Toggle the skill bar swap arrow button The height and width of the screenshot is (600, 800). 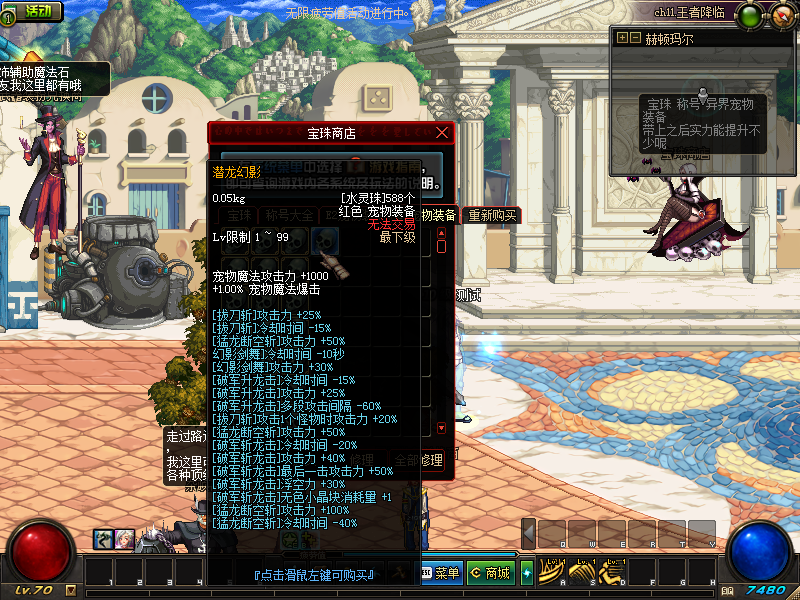point(527,572)
